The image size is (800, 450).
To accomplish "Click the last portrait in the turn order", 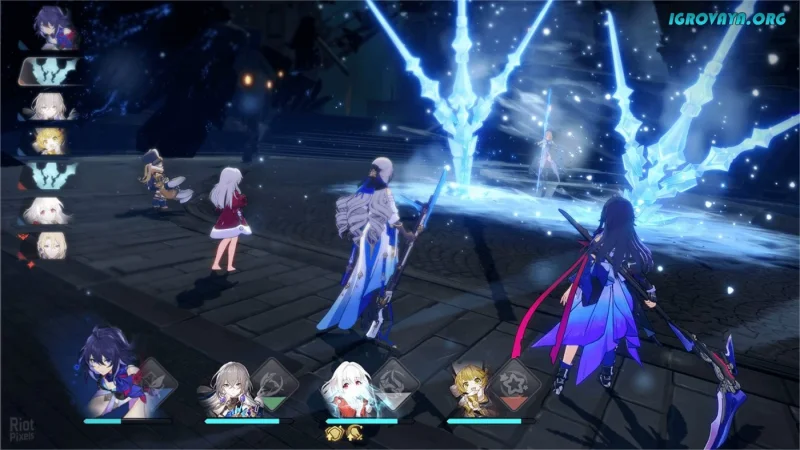I will click(x=46, y=244).
